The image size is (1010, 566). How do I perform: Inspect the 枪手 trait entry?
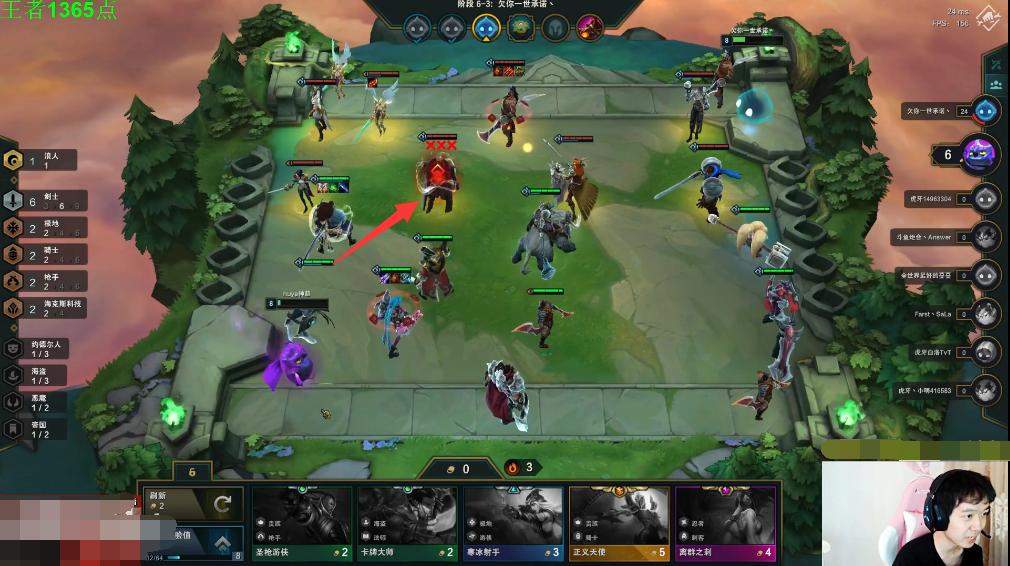[x=40, y=281]
